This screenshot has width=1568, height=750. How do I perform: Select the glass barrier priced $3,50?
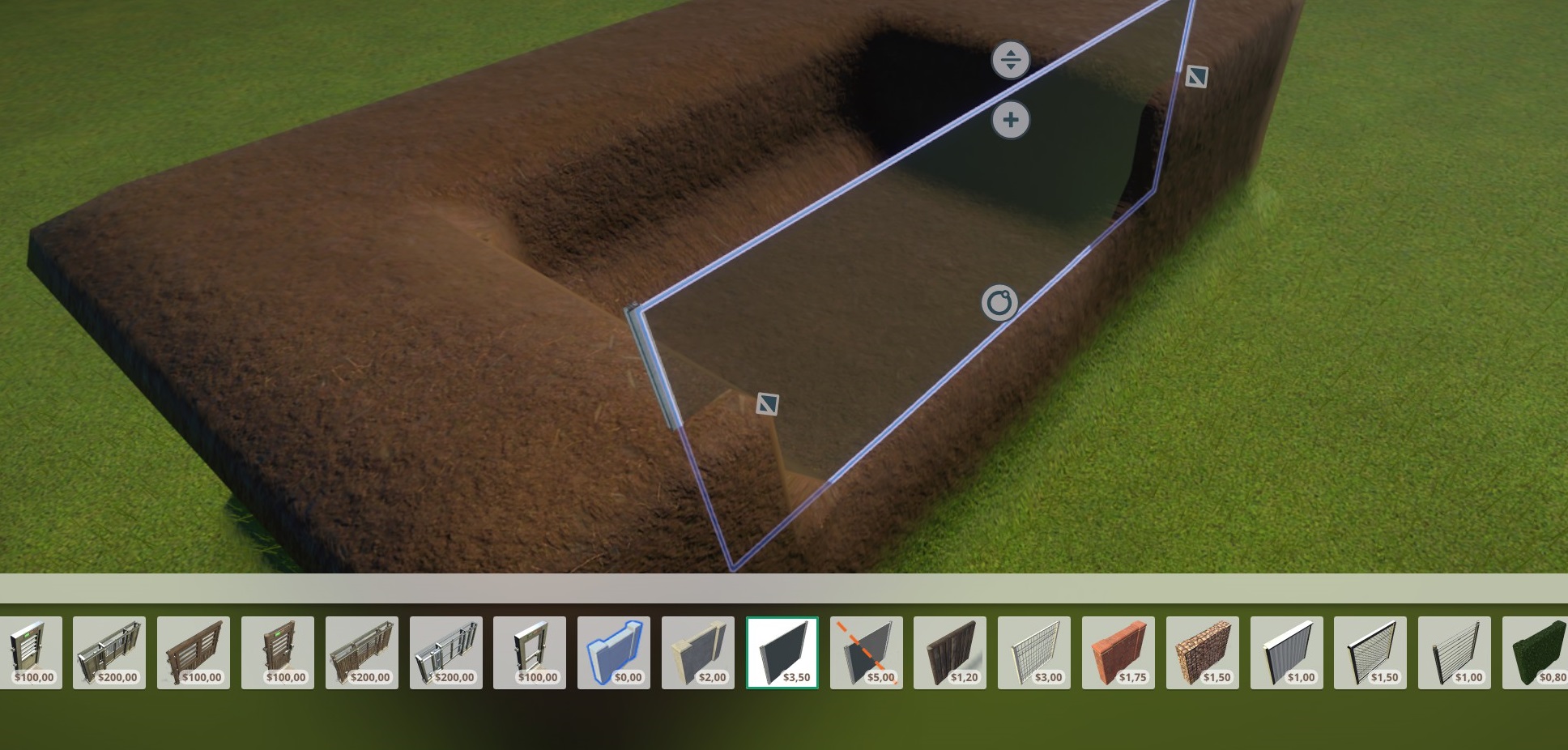[782, 652]
